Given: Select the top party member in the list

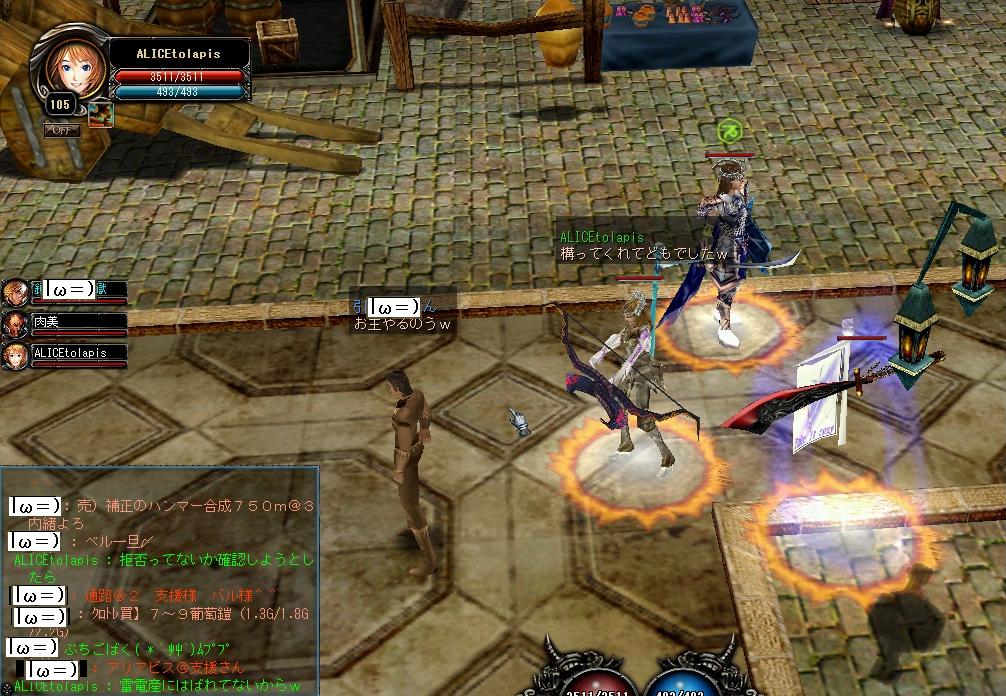Looking at the screenshot, I should point(78,290).
